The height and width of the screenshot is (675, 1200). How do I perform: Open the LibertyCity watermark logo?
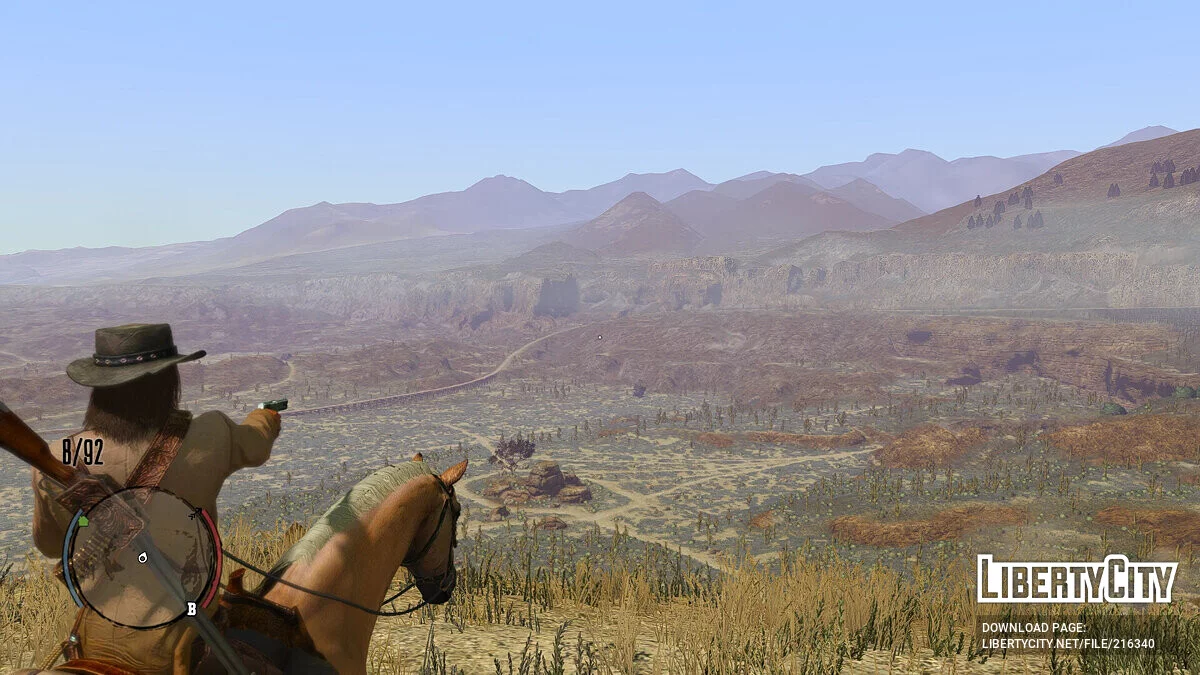(x=1077, y=579)
